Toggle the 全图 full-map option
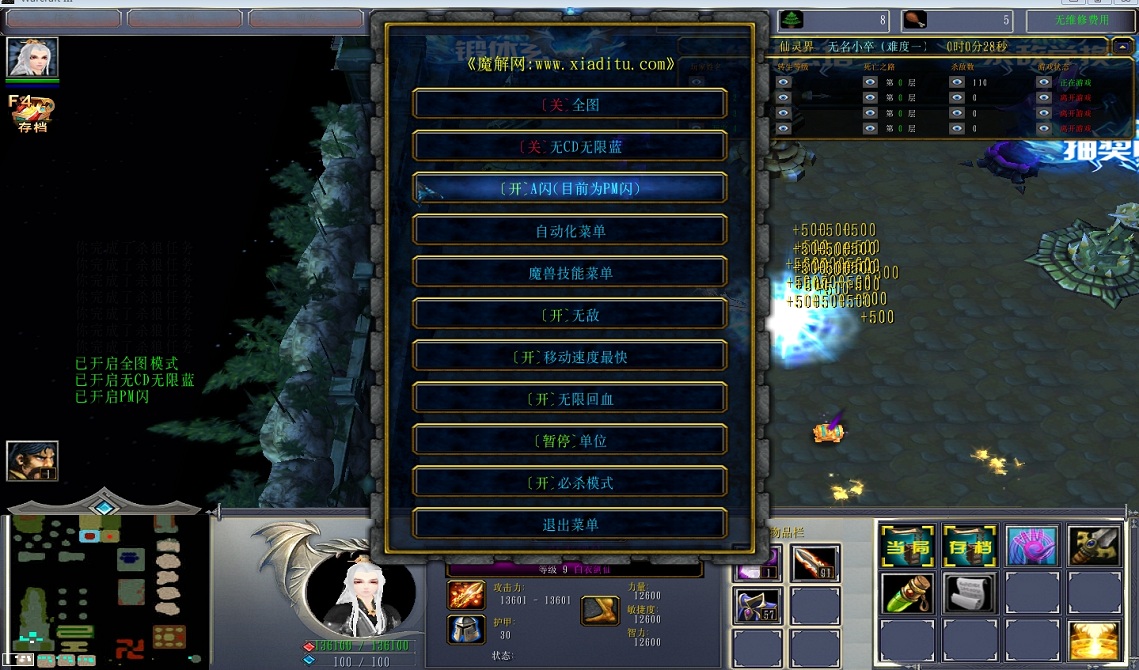This screenshot has width=1139, height=670. [570, 104]
